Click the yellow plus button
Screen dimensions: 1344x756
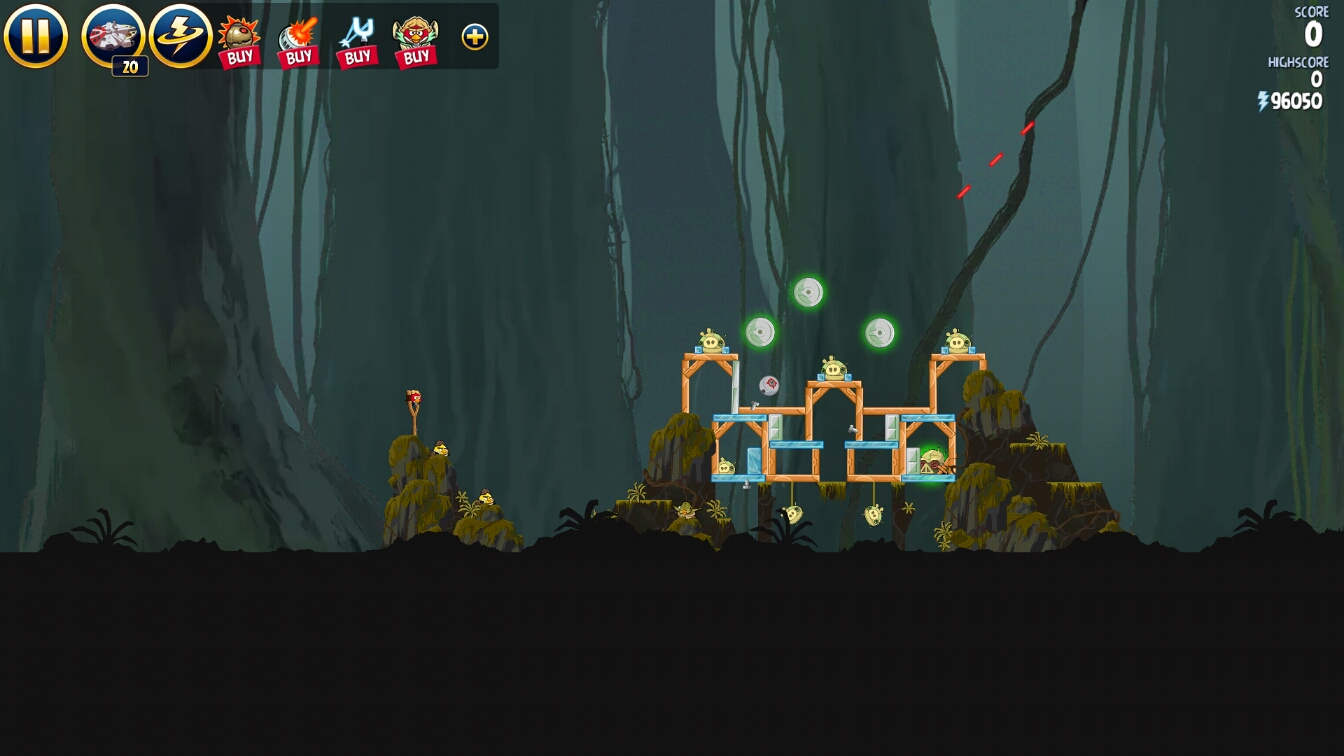475,37
